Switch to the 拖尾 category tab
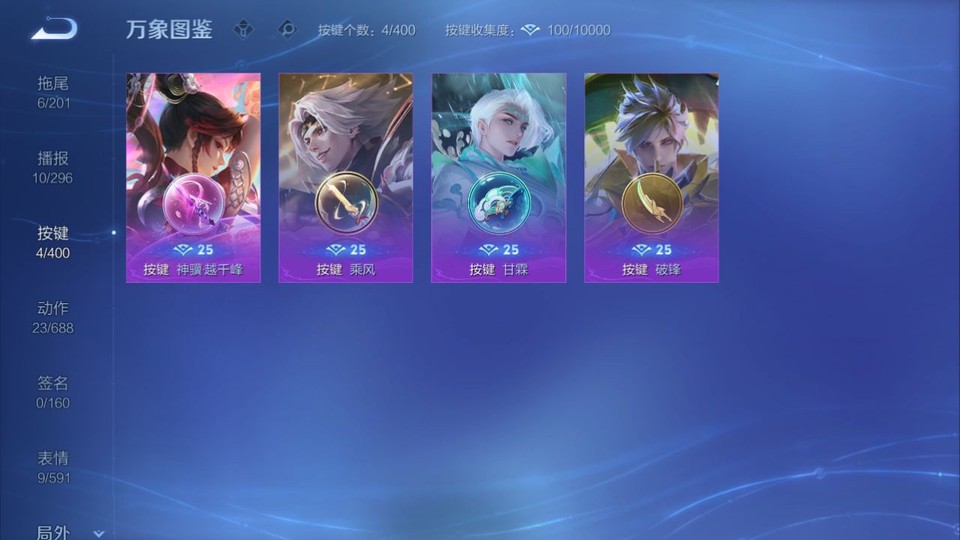This screenshot has width=960, height=540. [53, 92]
